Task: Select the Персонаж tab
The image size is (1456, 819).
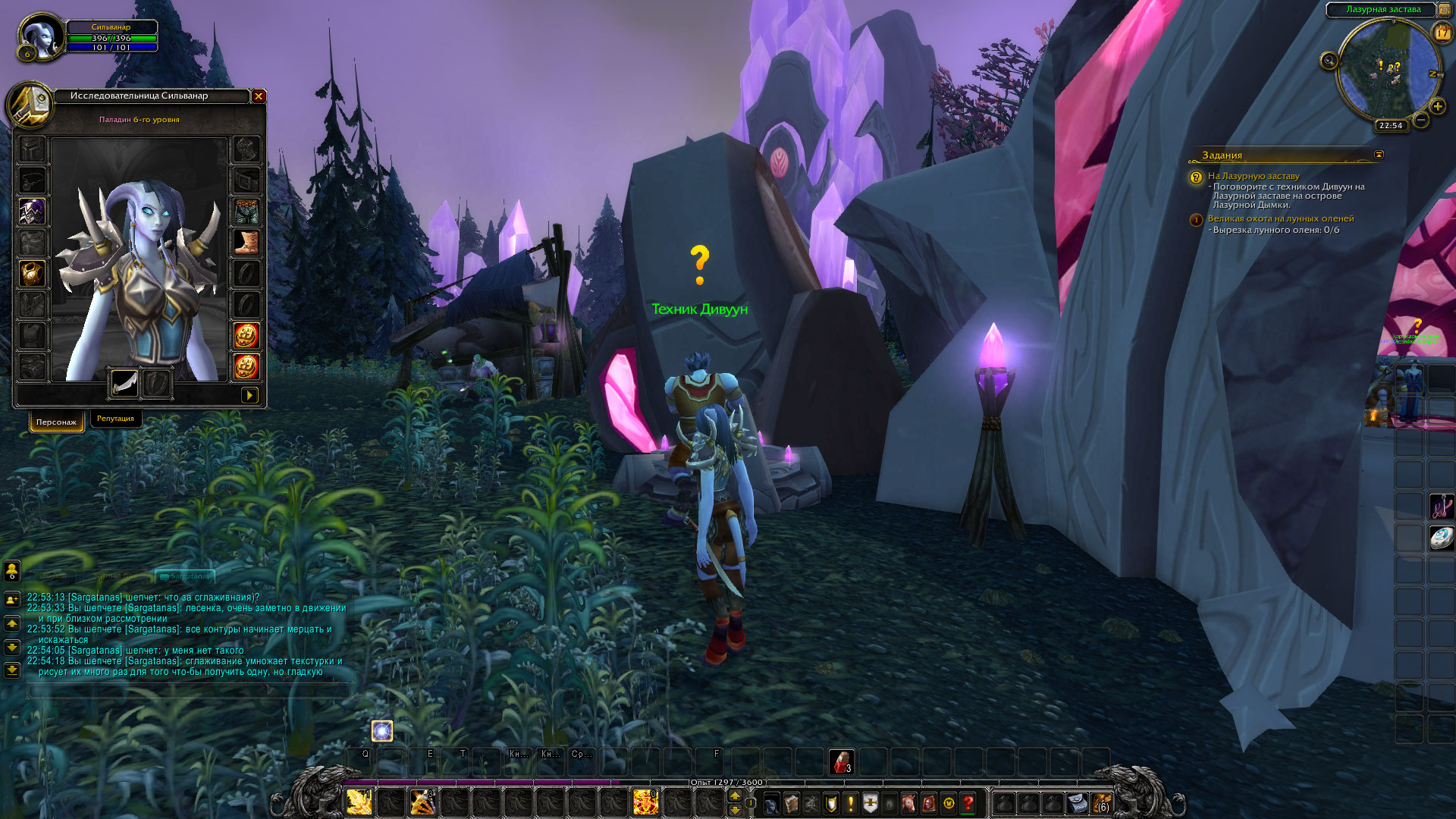Action: (x=56, y=422)
